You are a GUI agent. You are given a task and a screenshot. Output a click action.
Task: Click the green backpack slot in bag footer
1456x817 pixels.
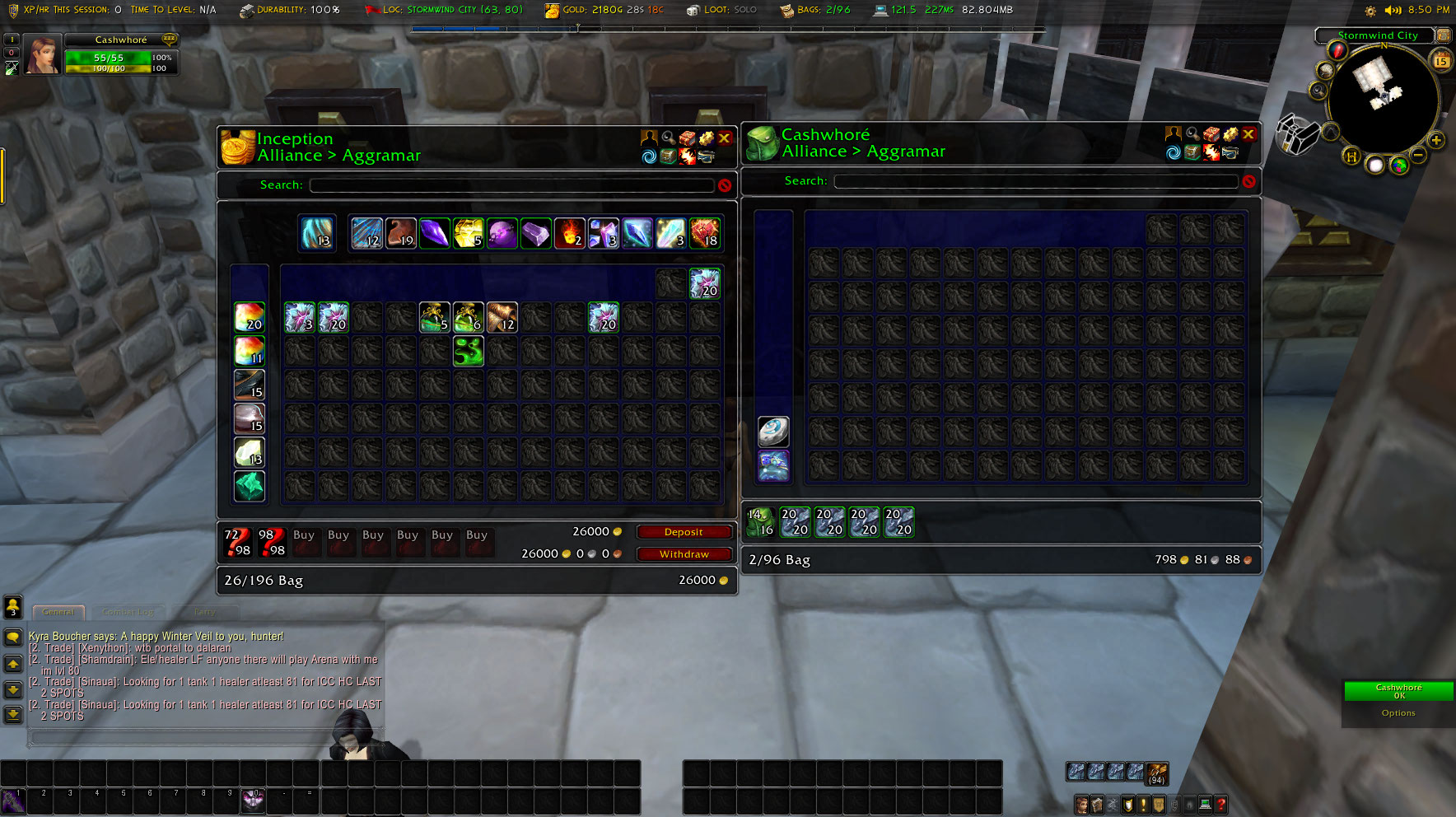coord(760,522)
